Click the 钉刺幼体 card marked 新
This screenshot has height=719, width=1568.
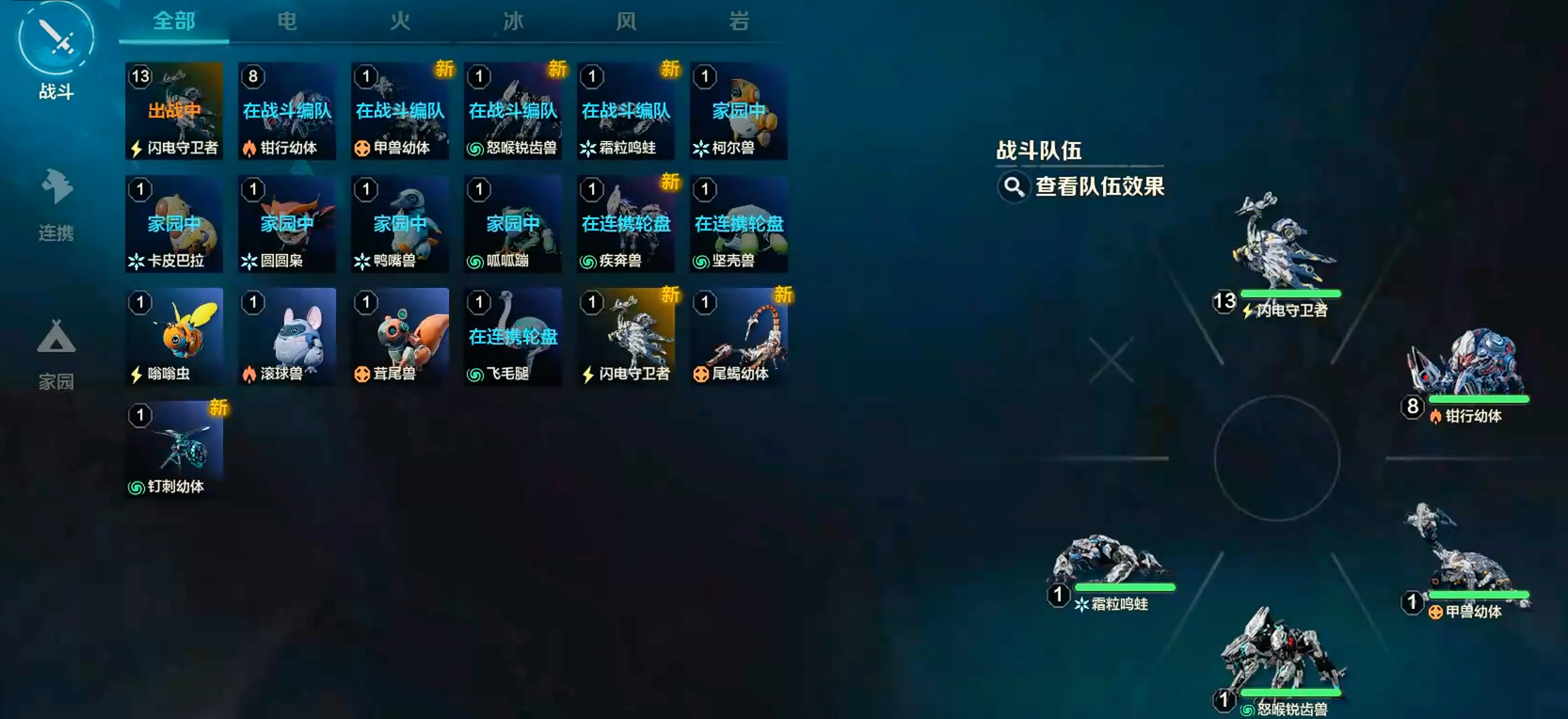[x=173, y=450]
